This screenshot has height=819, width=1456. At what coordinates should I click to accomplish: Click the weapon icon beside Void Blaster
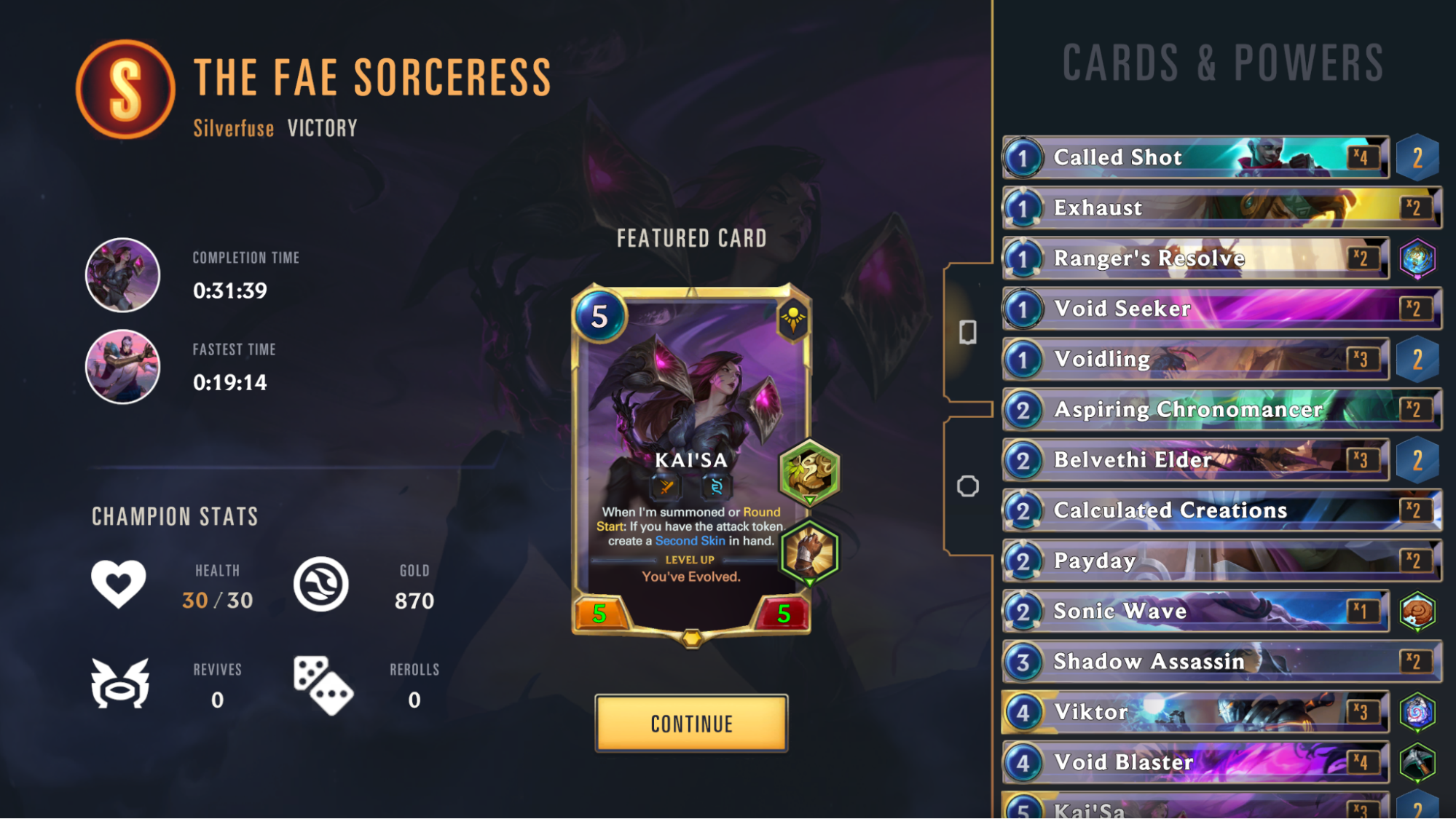point(1417,761)
